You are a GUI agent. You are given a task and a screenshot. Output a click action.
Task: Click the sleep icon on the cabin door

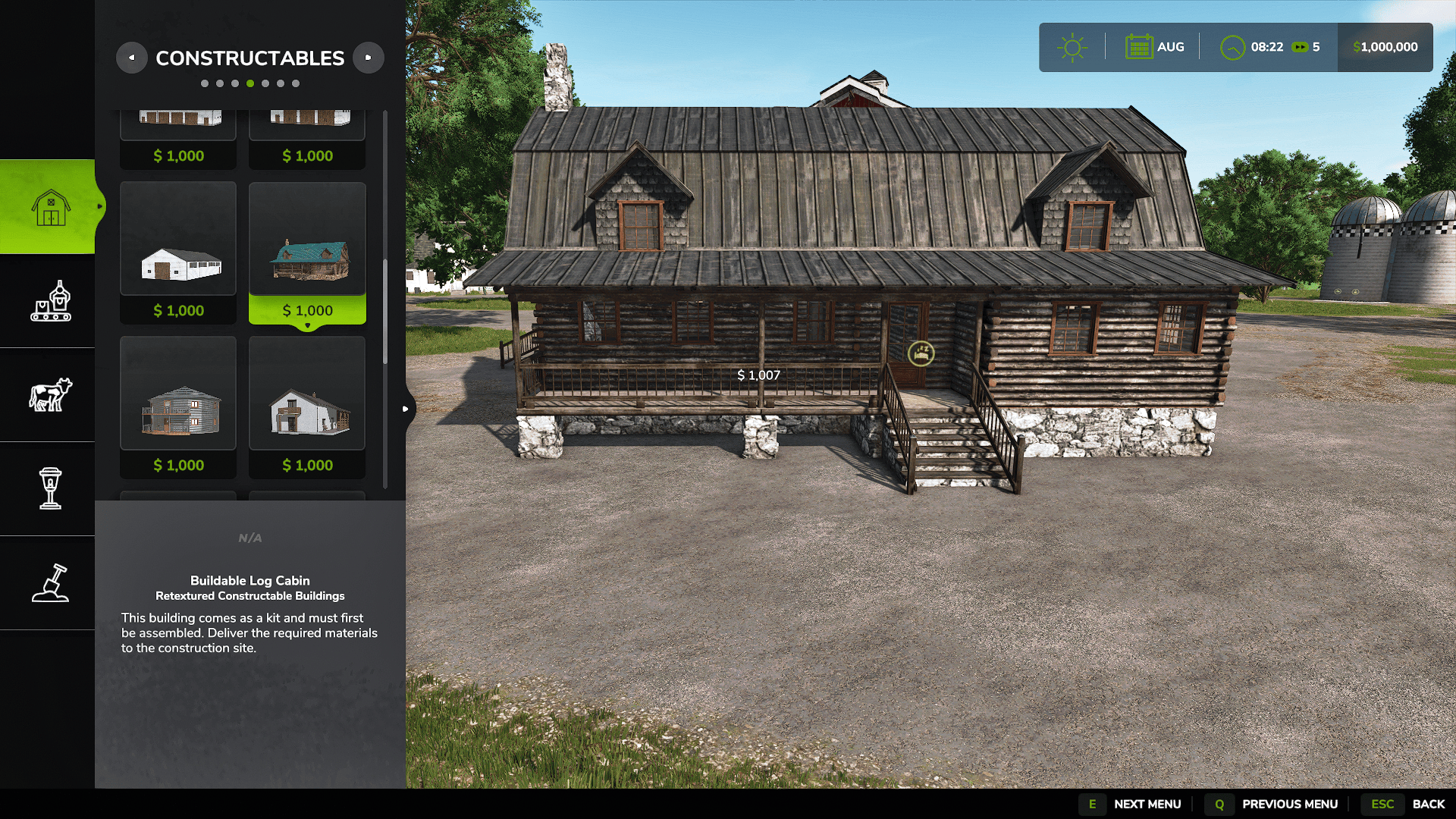coord(920,354)
